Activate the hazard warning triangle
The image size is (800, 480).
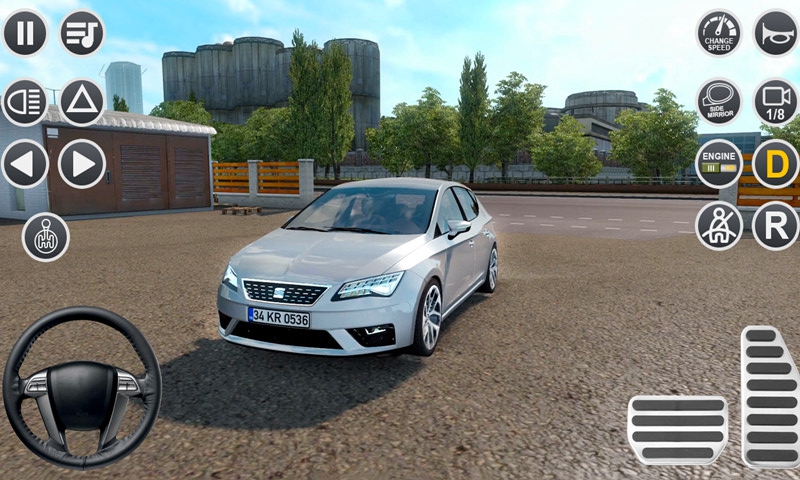point(82,101)
